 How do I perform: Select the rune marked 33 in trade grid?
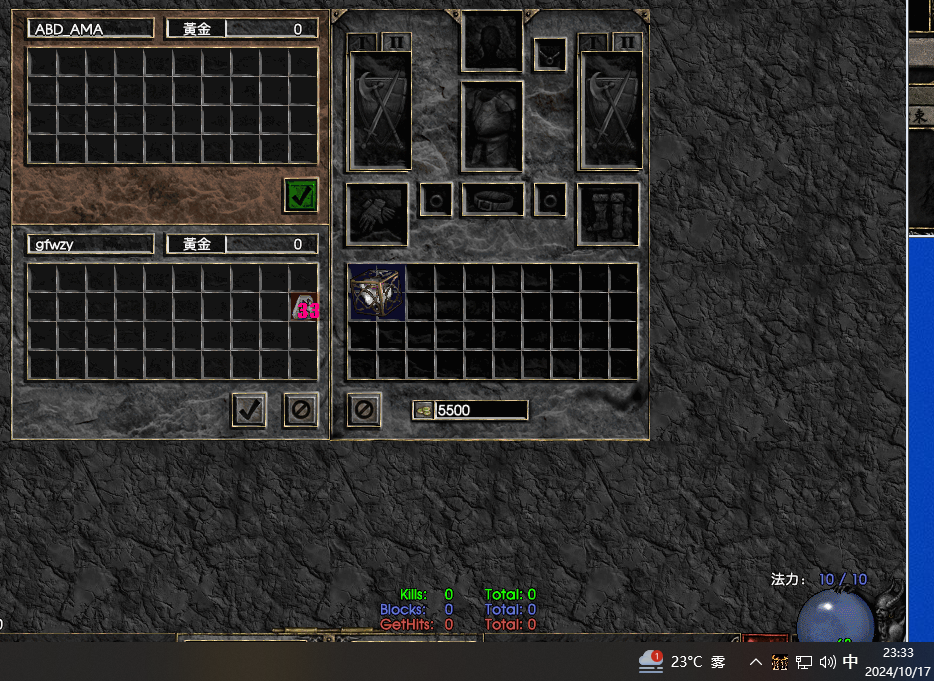click(x=304, y=309)
